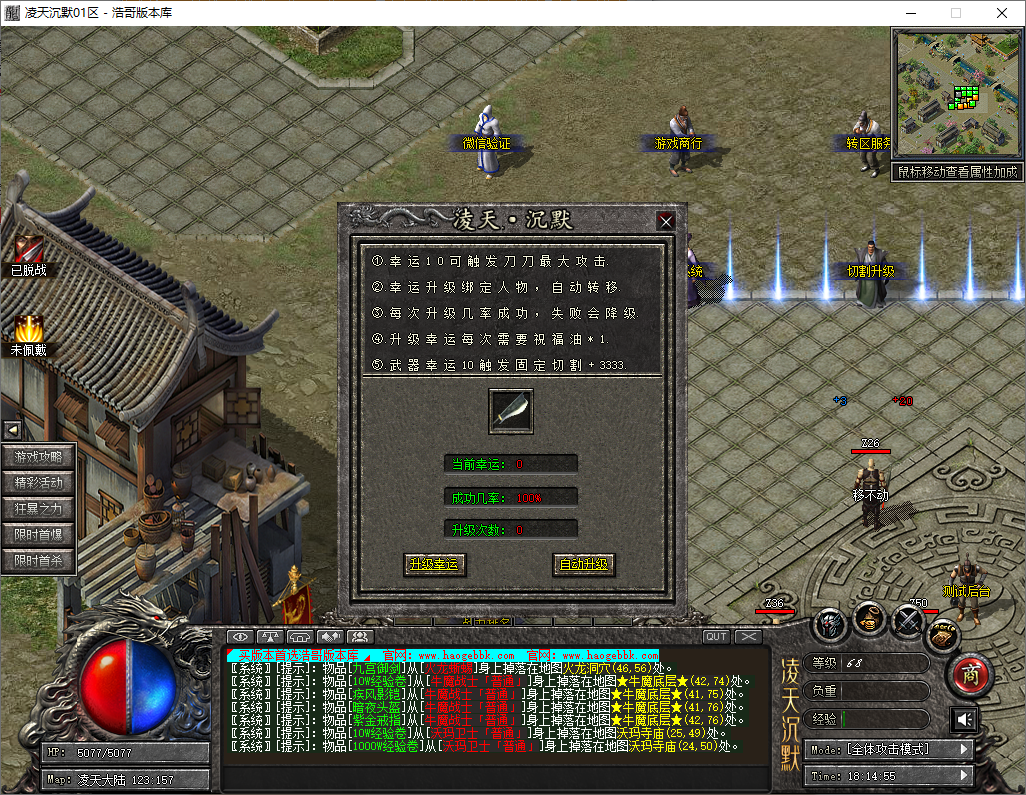The width and height of the screenshot is (1026, 795).
Task: Minimize the game window
Action: tap(909, 14)
